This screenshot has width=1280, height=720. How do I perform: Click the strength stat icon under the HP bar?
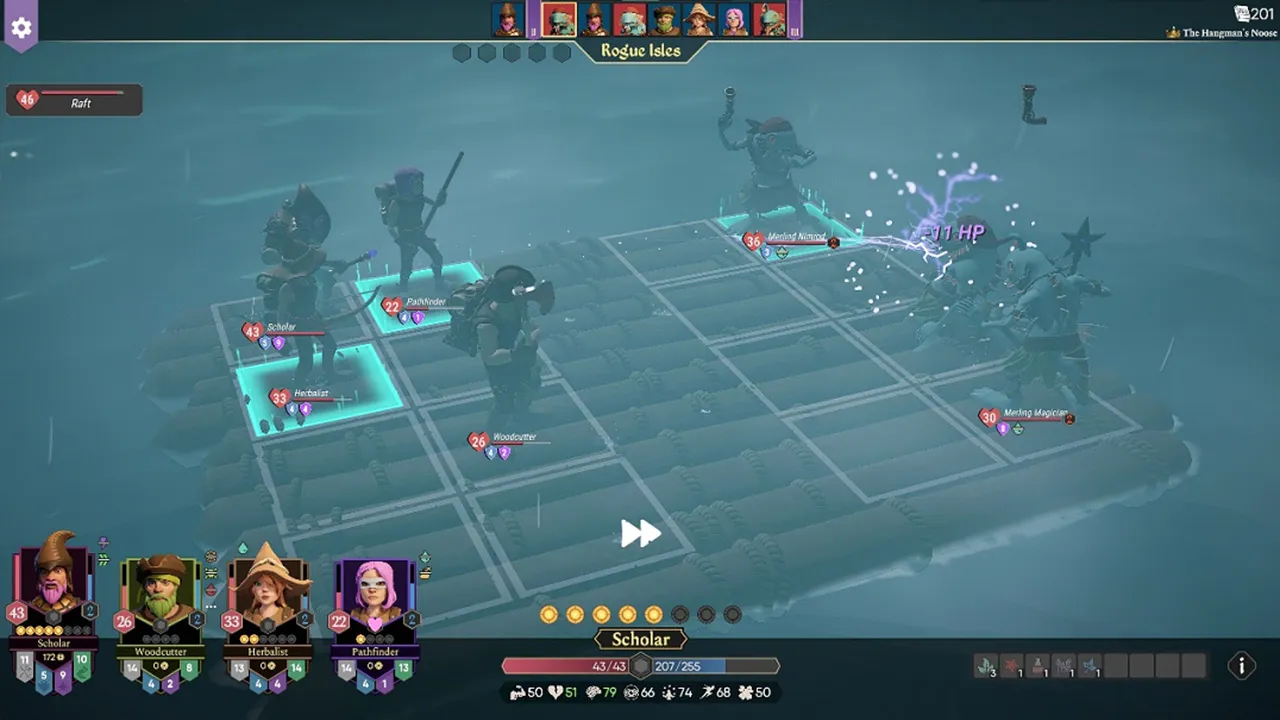click(519, 691)
